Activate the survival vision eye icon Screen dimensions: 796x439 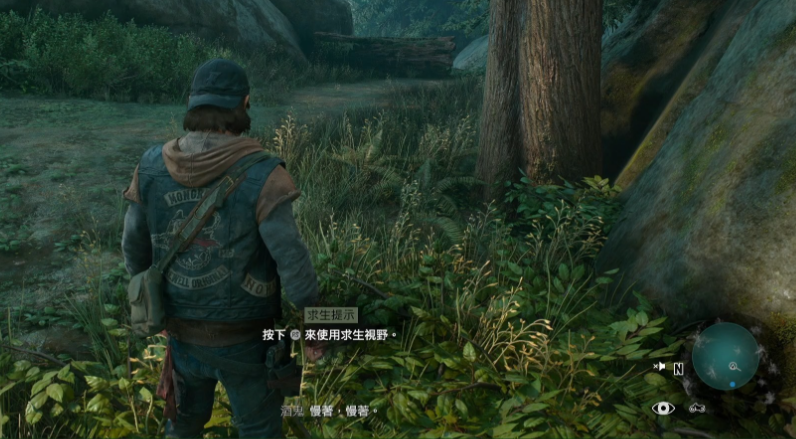662,408
